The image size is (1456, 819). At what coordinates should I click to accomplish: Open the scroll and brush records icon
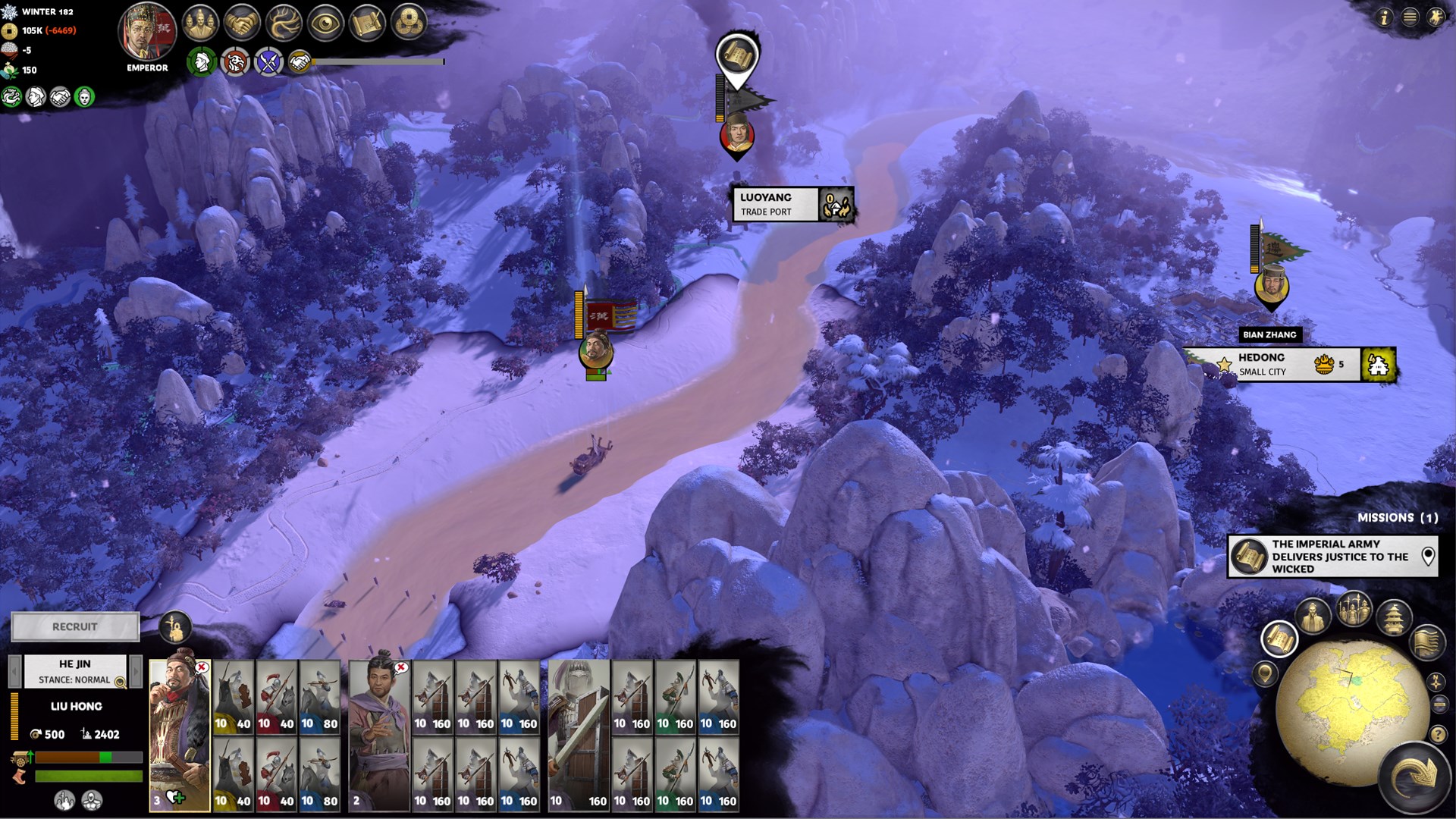367,24
